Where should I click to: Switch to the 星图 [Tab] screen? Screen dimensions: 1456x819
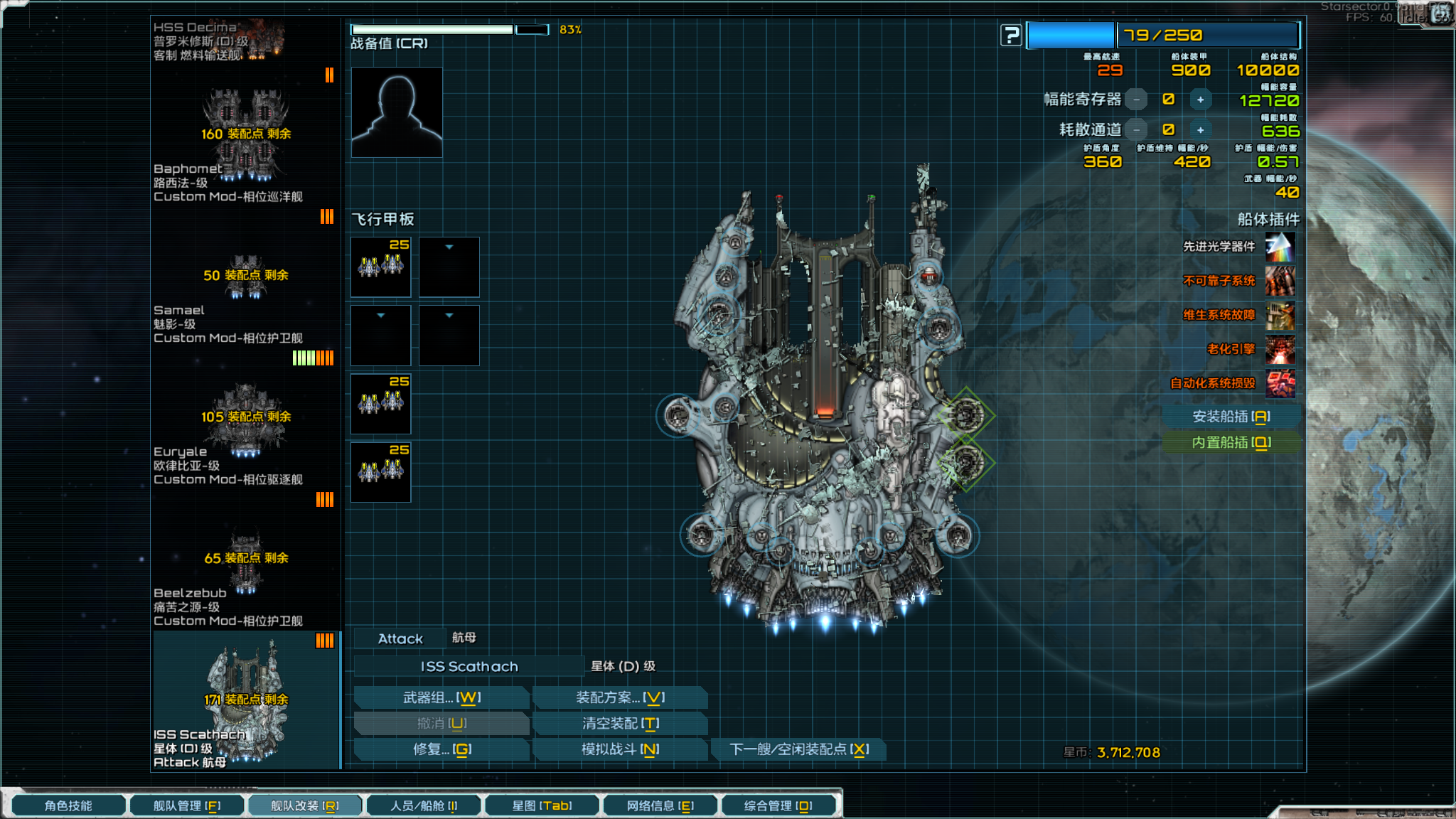(x=542, y=805)
